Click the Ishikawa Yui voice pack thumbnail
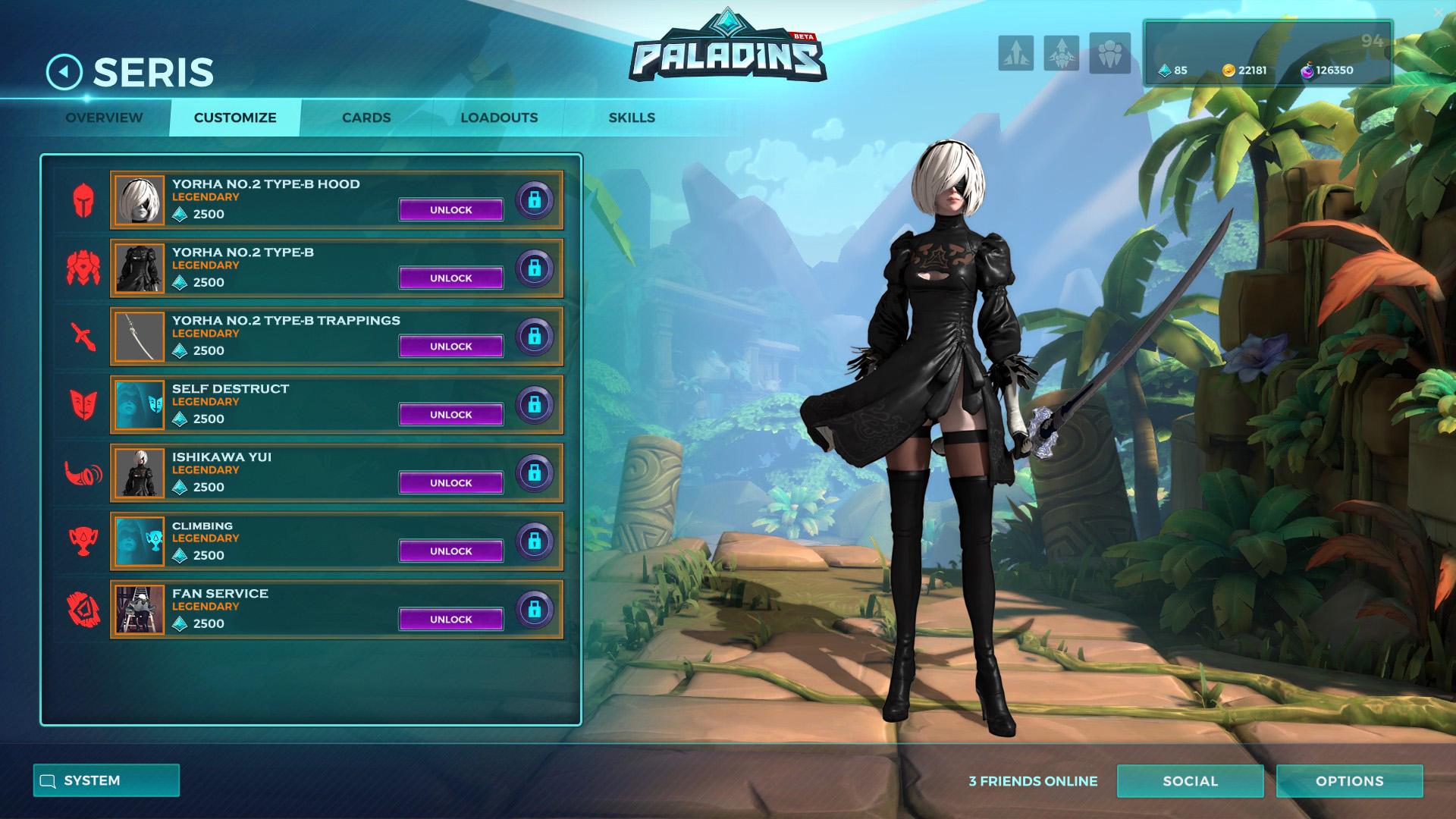Image resolution: width=1456 pixels, height=819 pixels. pyautogui.click(x=140, y=473)
